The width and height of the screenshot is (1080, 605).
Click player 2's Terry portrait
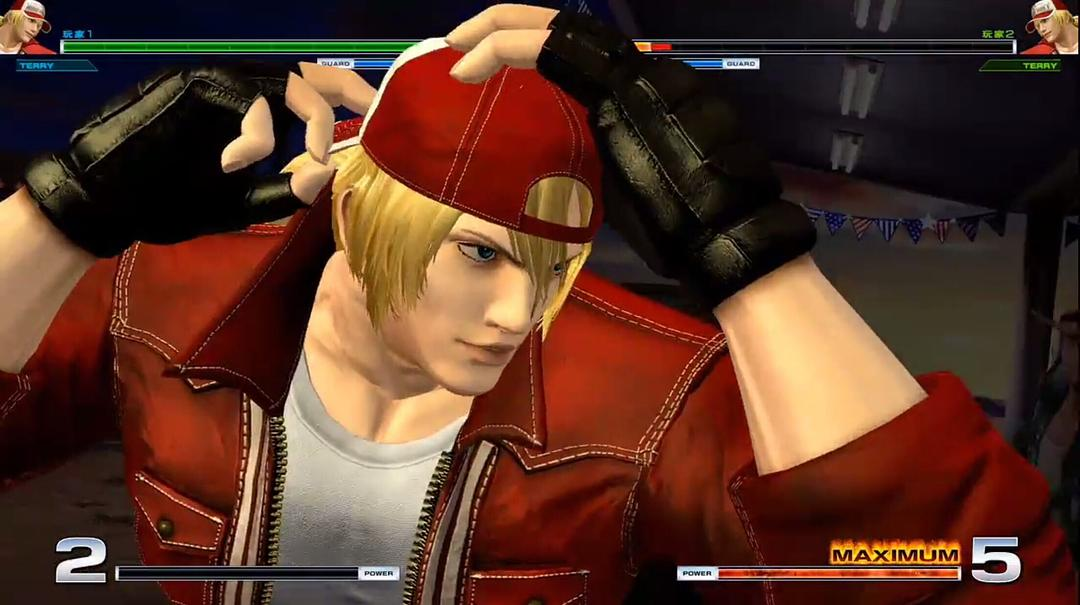(x=1050, y=27)
